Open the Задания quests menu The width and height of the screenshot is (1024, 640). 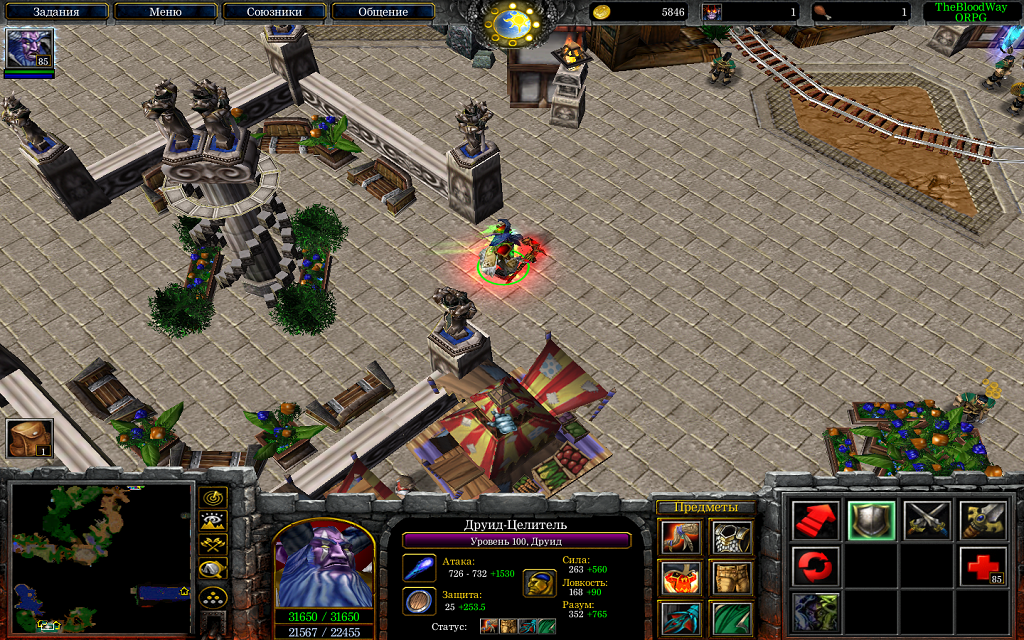pyautogui.click(x=56, y=12)
